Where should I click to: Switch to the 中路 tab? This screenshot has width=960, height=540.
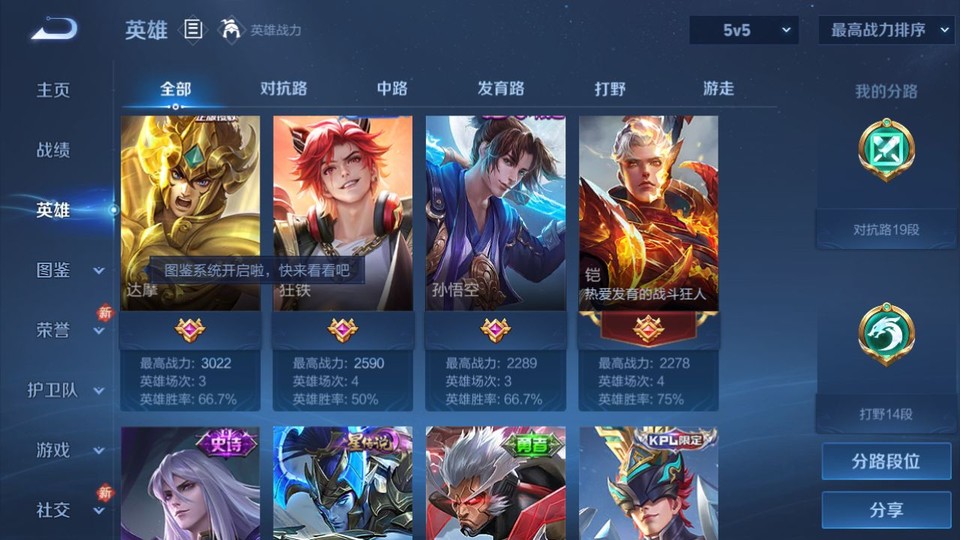click(x=392, y=88)
